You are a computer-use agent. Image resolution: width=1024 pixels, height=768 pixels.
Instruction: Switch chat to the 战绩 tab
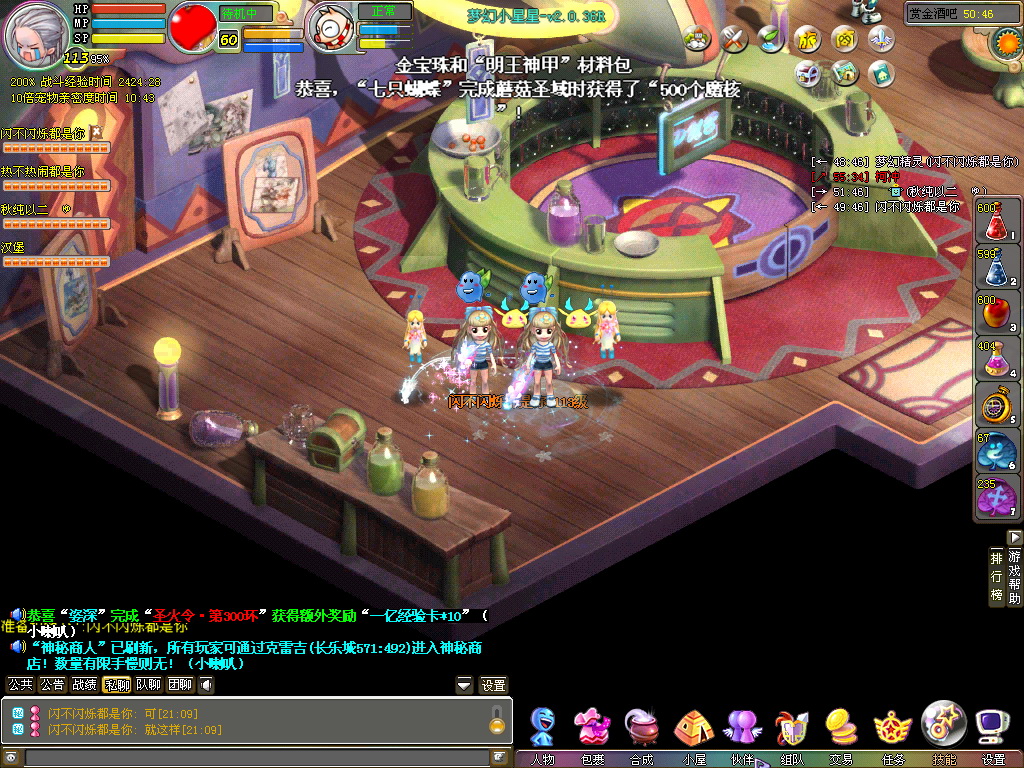point(84,685)
